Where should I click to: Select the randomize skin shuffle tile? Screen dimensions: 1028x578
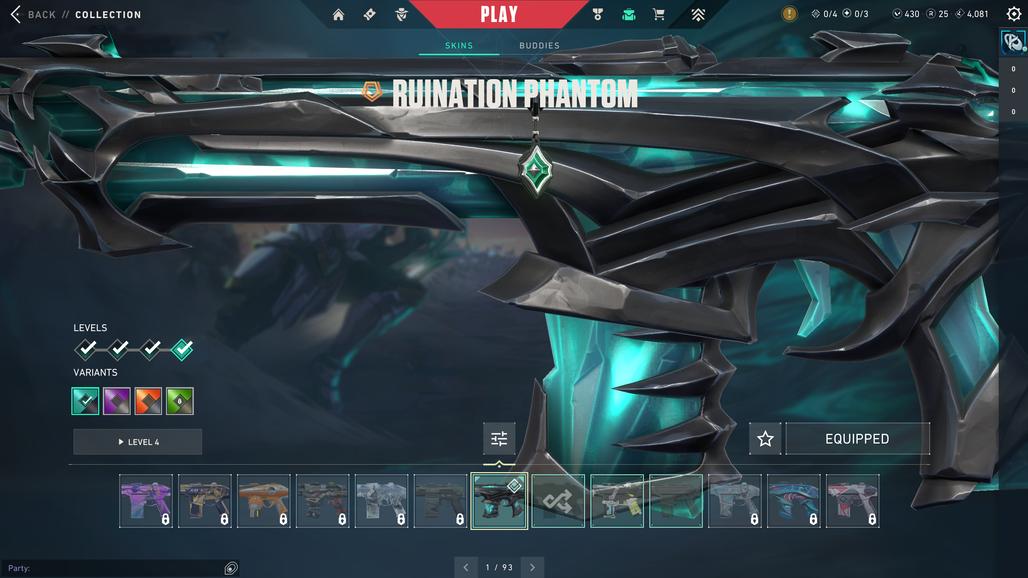(558, 501)
